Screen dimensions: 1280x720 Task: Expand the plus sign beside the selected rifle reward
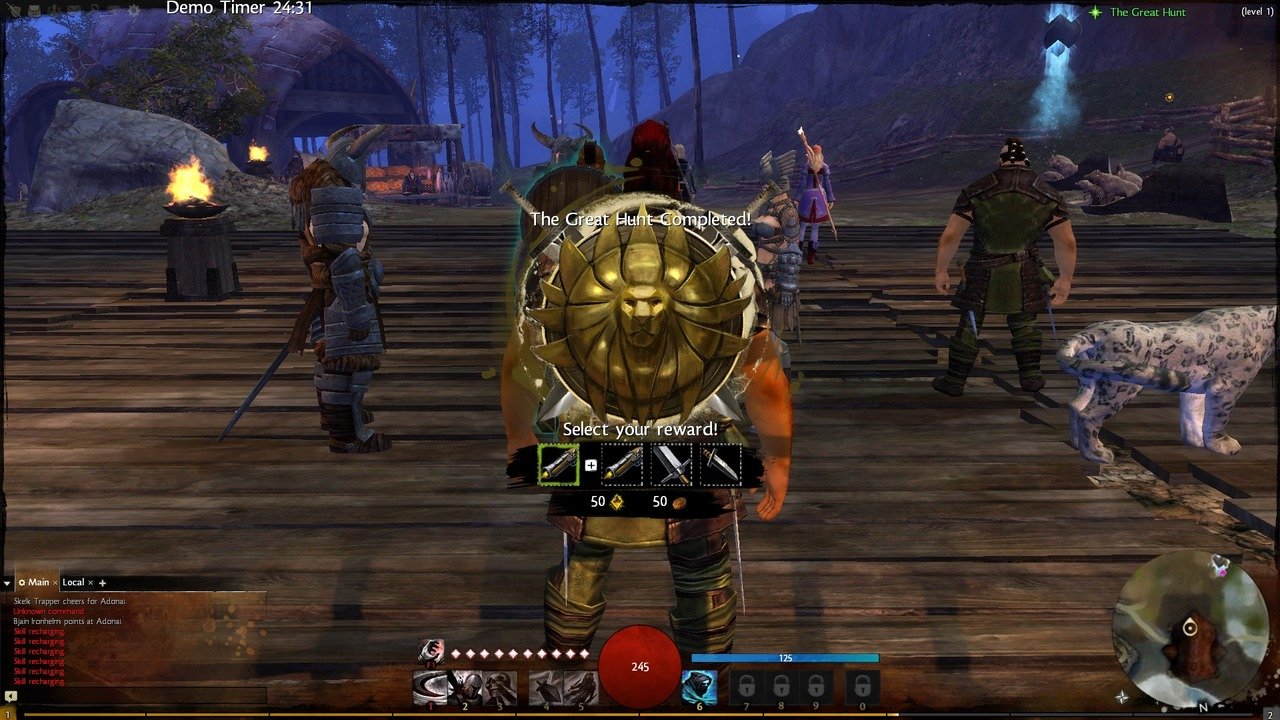coord(591,466)
